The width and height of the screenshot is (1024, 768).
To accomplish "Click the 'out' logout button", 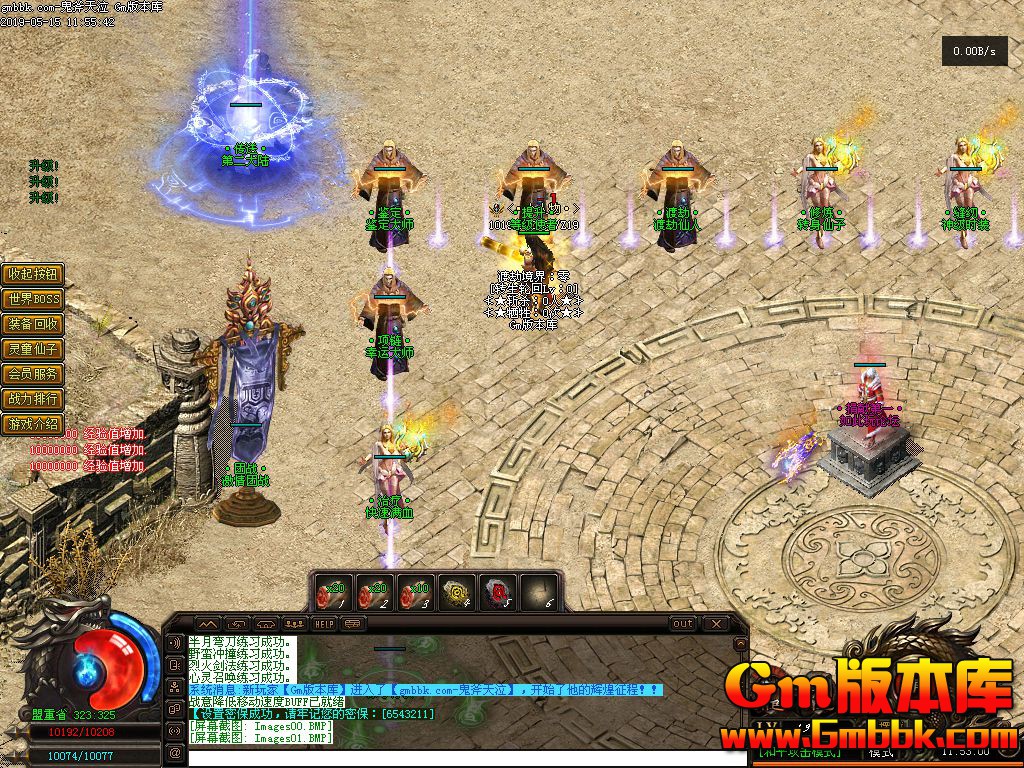I will pos(682,623).
